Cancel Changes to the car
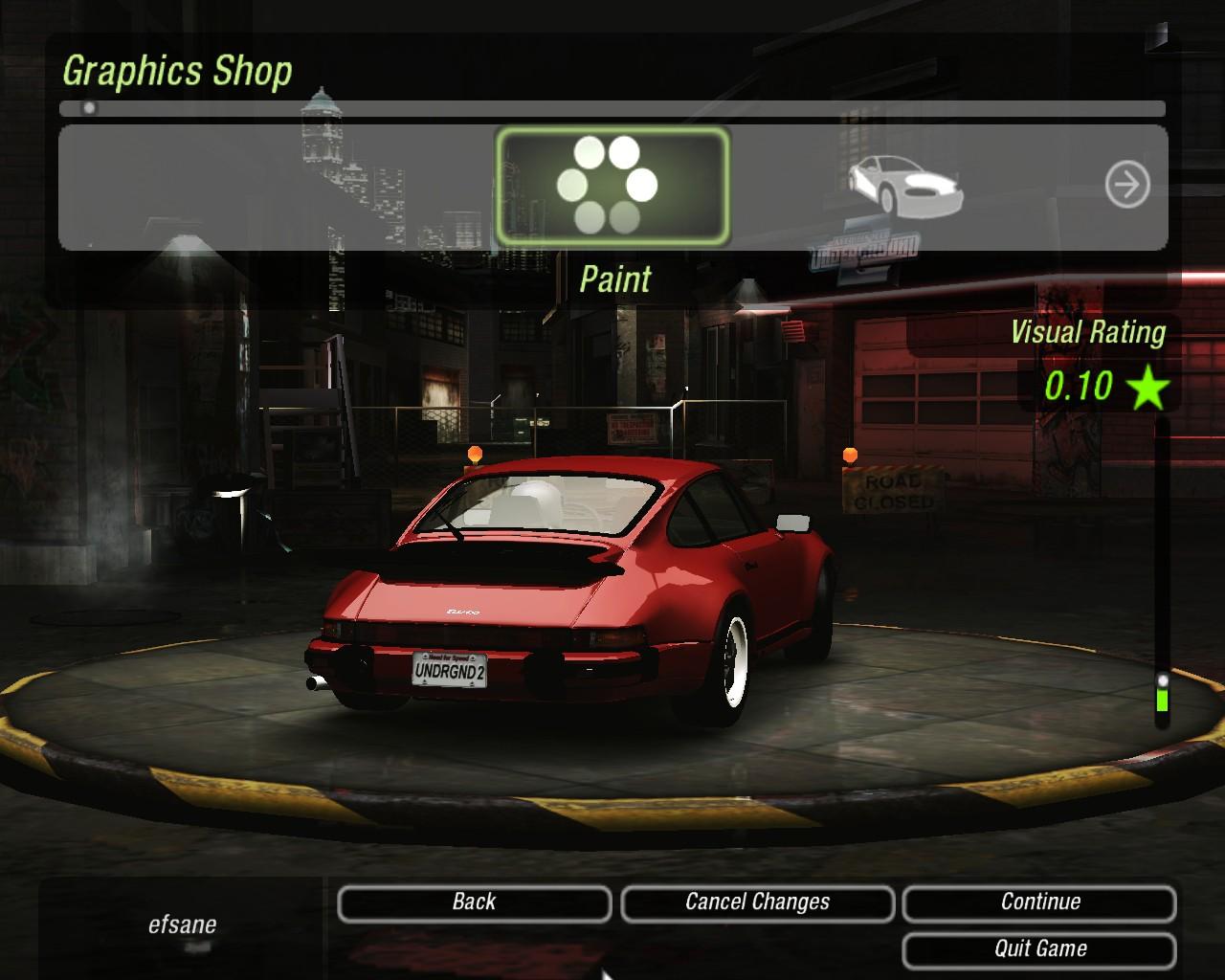The height and width of the screenshot is (980, 1225). coord(757,902)
